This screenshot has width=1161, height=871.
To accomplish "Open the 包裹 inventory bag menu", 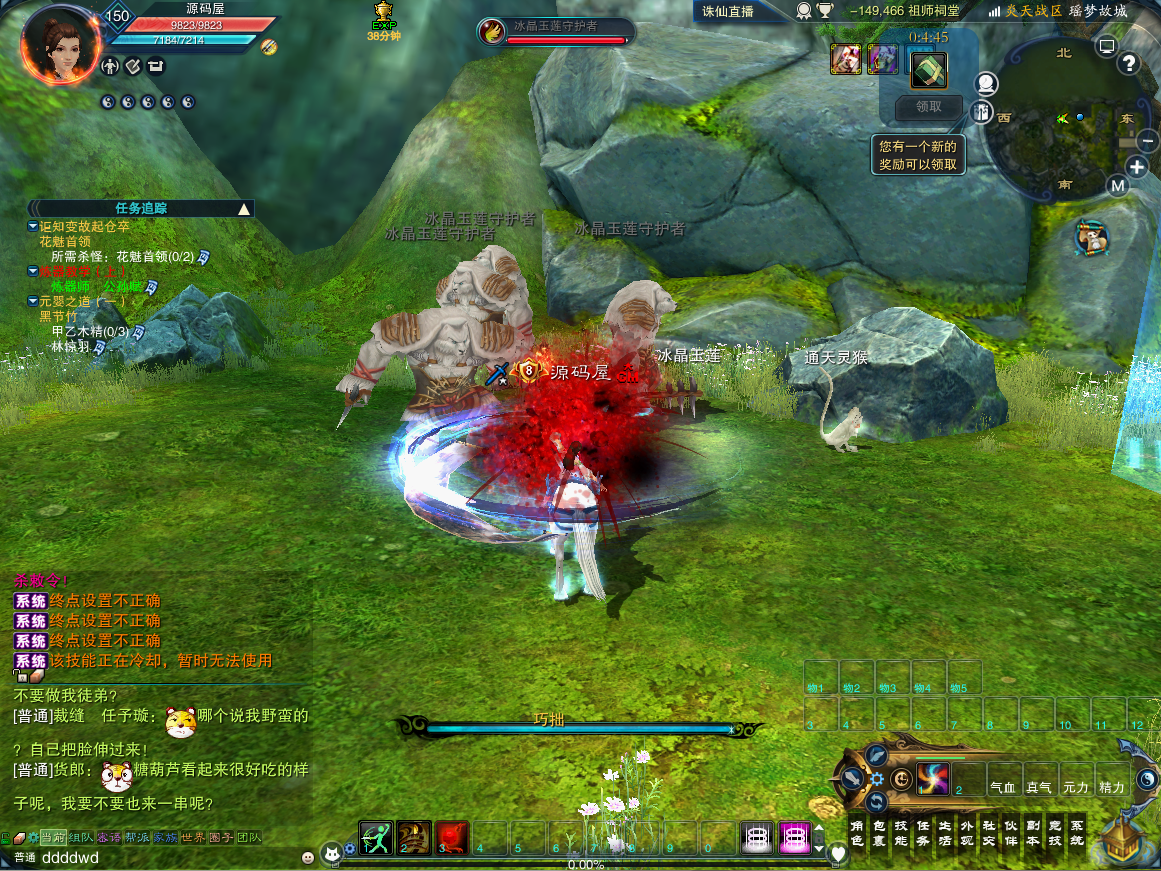I will [x=879, y=834].
